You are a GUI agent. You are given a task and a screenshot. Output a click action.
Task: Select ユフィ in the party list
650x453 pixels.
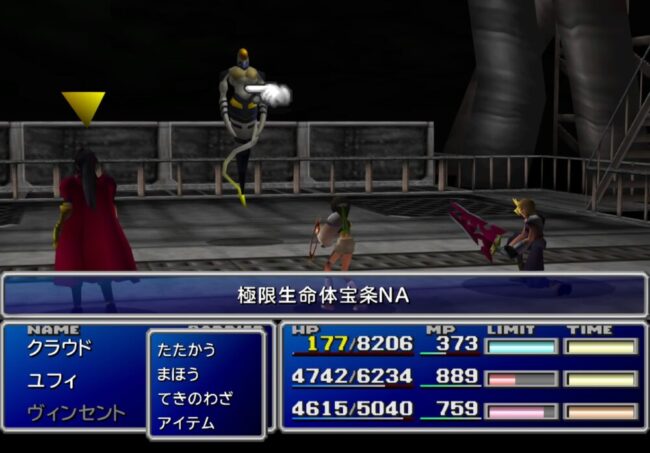pos(52,381)
